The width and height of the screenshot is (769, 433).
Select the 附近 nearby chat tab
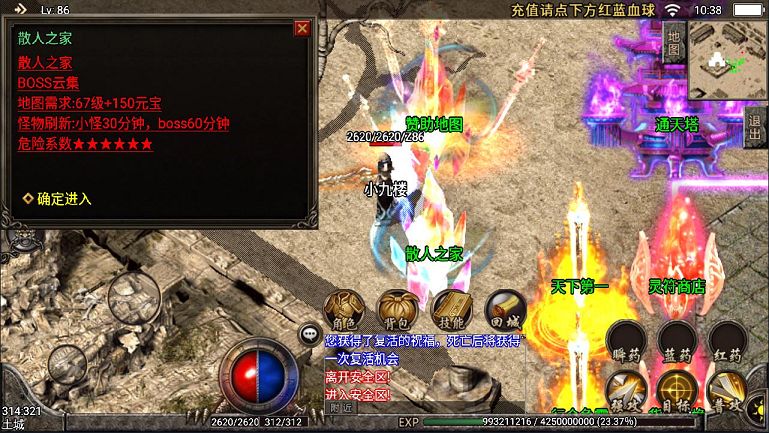click(x=341, y=407)
